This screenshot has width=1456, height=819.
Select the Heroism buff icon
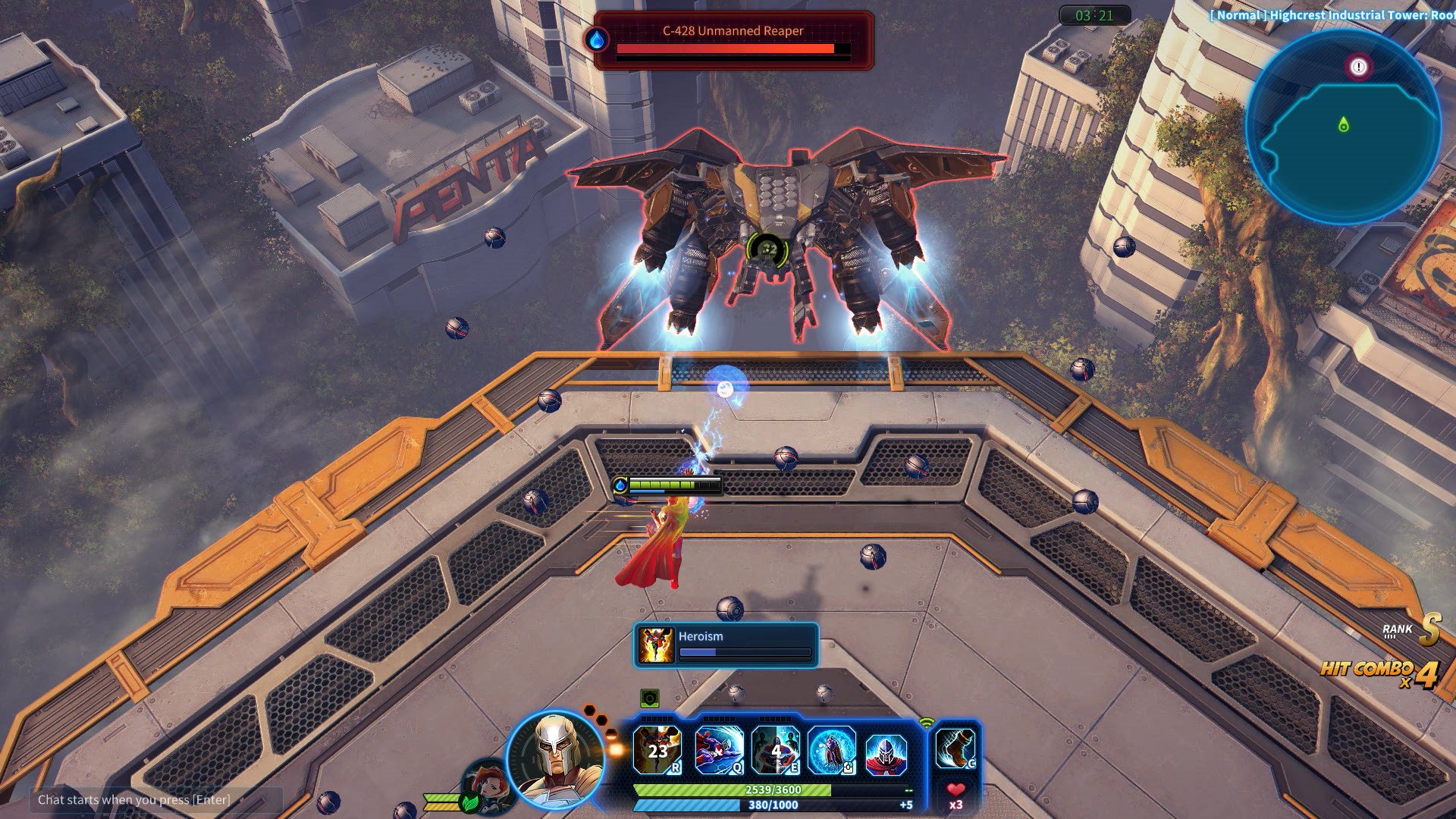point(656,645)
